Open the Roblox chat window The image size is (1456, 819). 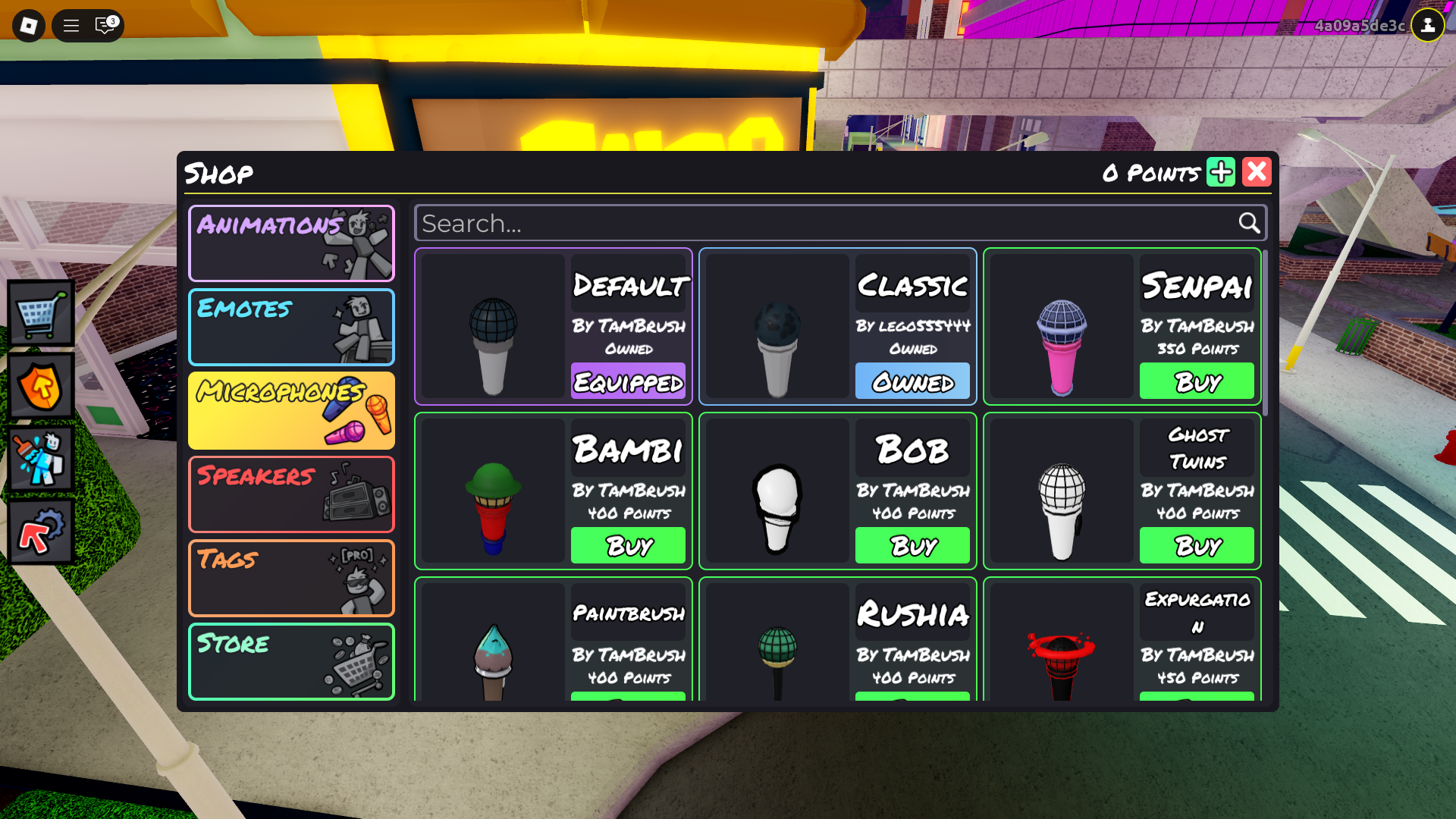[x=105, y=26]
